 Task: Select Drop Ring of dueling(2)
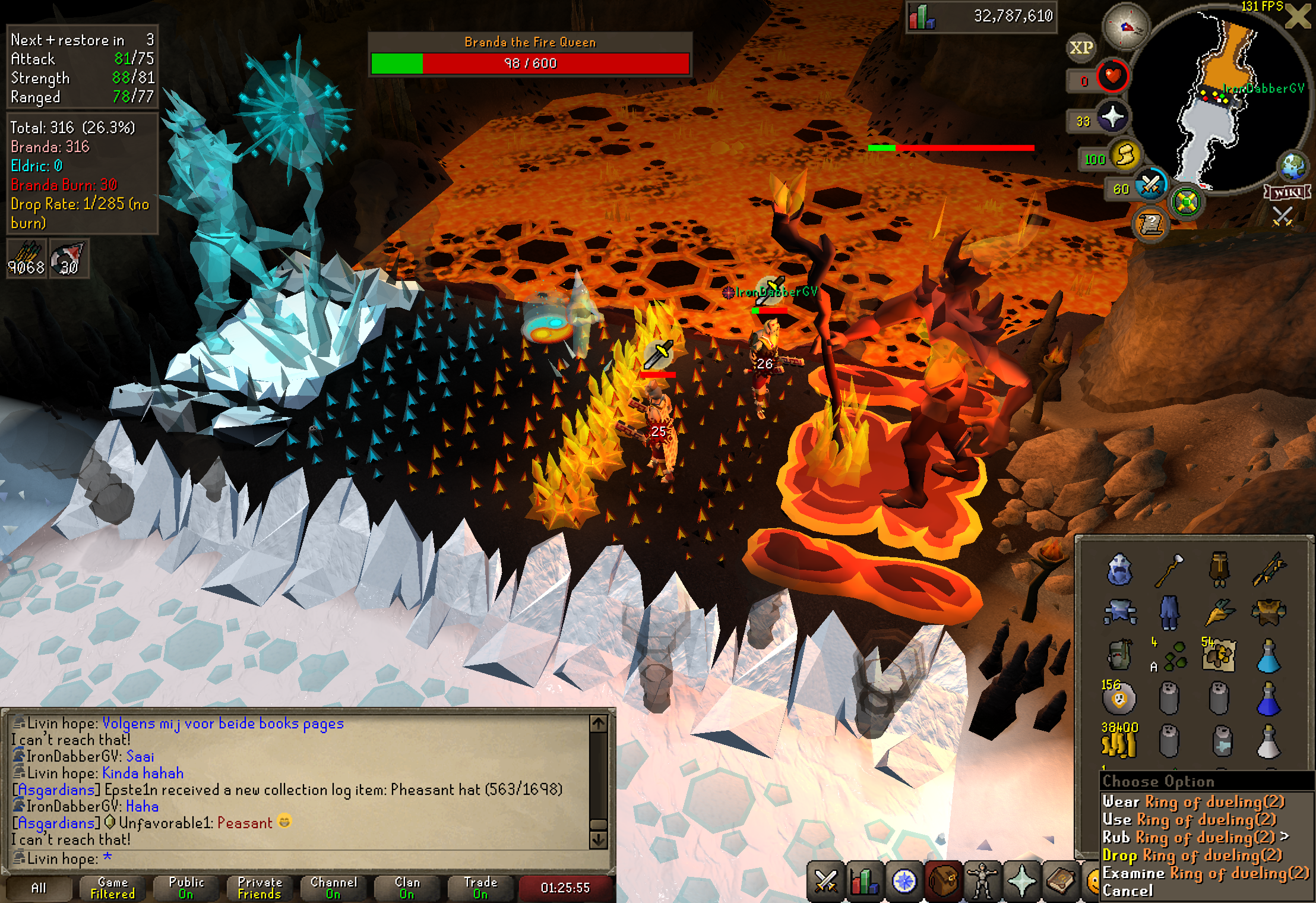[x=1192, y=855]
